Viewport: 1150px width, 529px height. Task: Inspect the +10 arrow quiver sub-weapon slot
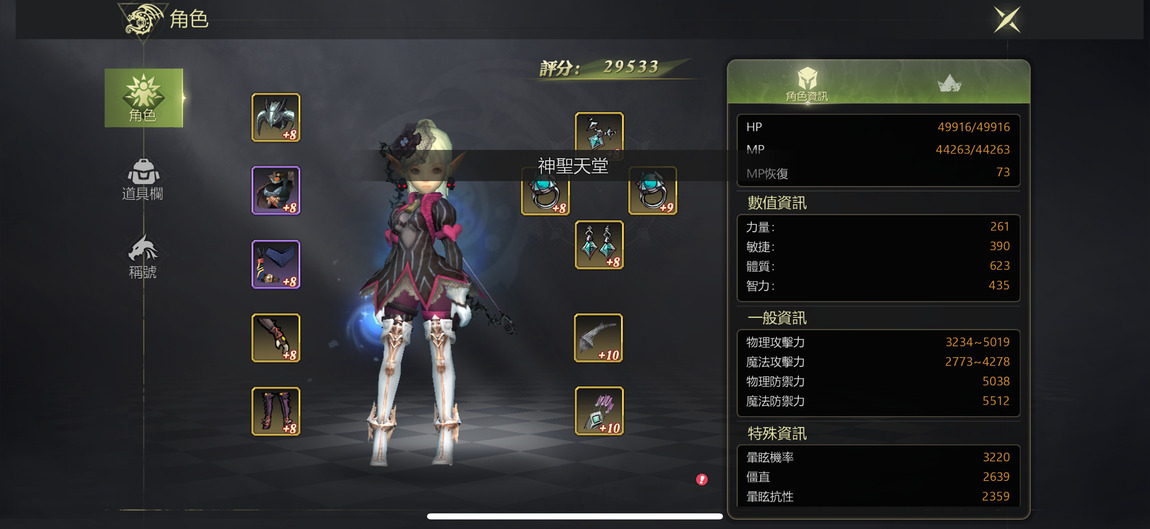pyautogui.click(x=599, y=411)
